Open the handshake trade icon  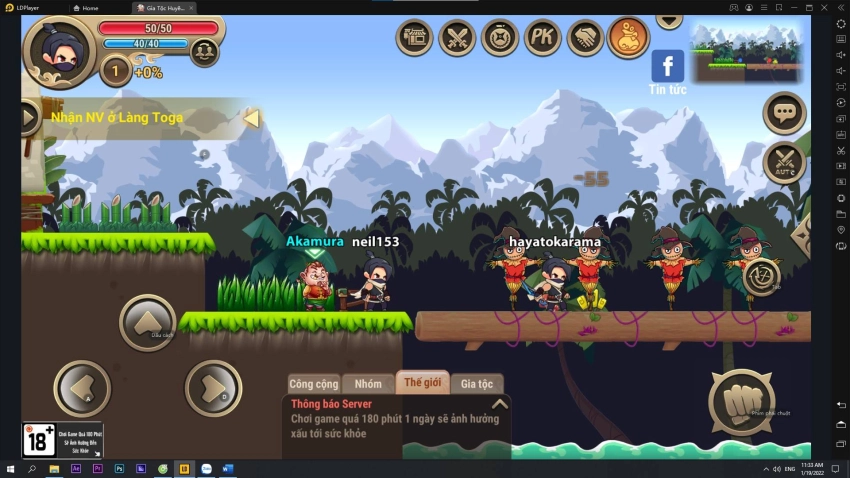[586, 38]
